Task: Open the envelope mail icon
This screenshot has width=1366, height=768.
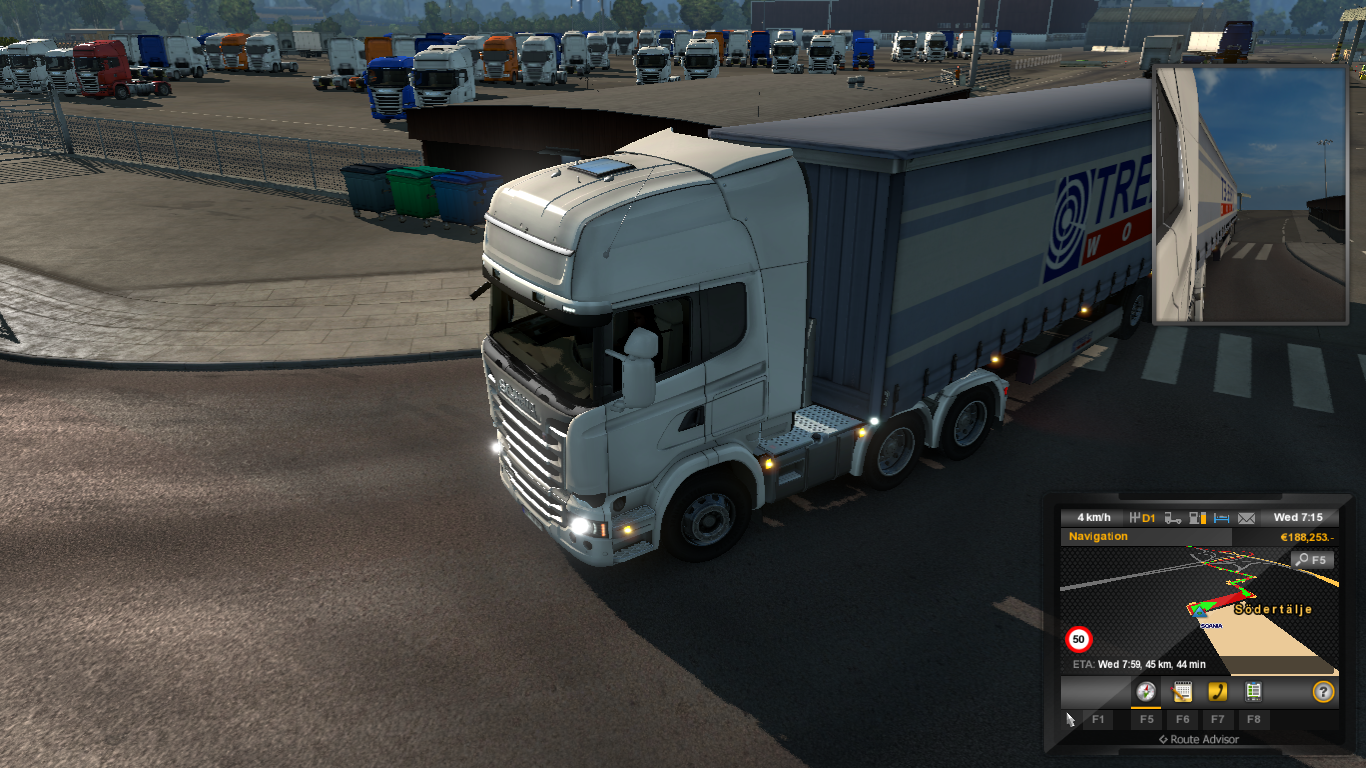Action: pyautogui.click(x=1246, y=518)
